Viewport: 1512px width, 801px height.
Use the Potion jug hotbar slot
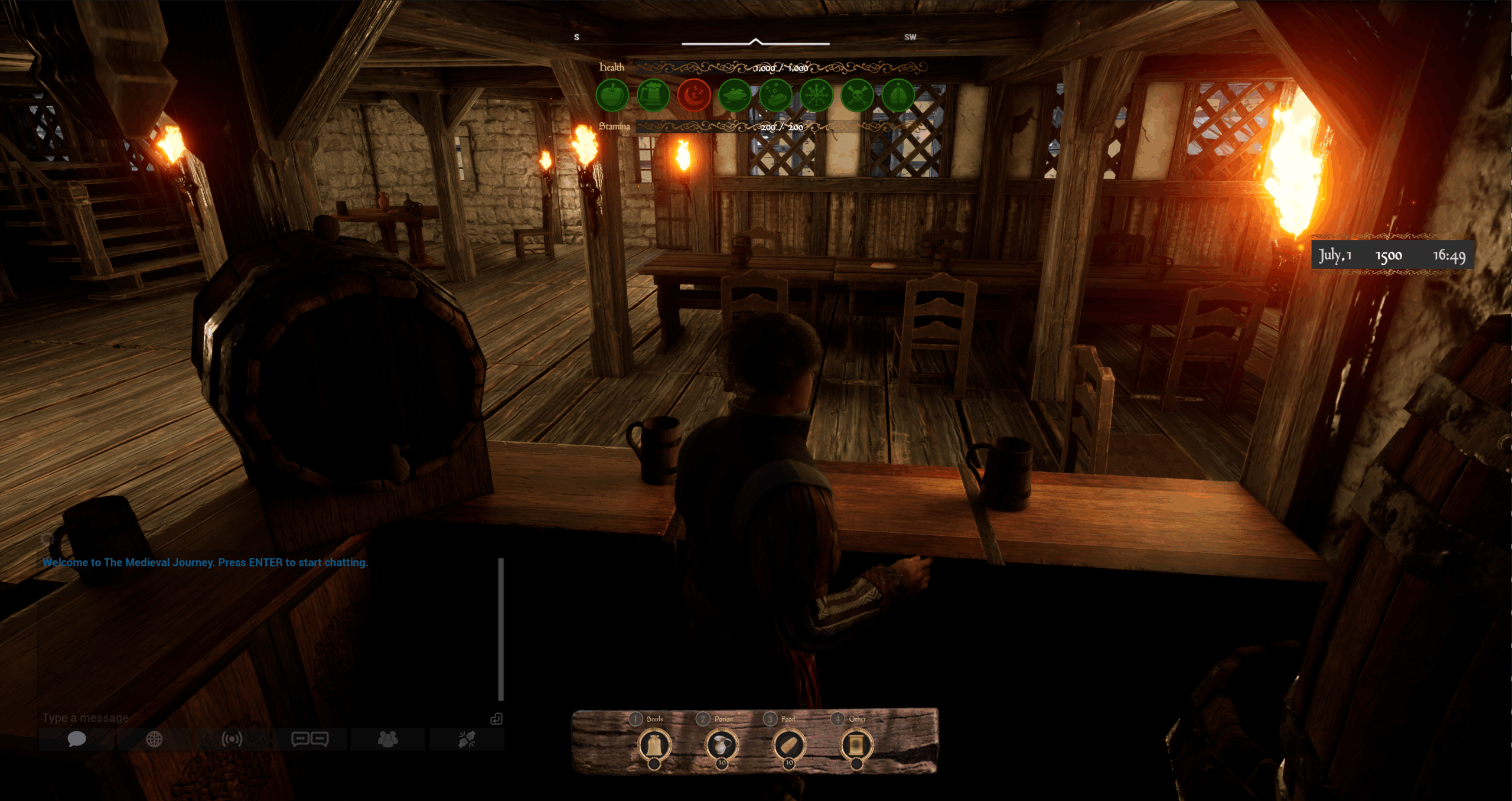point(722,745)
